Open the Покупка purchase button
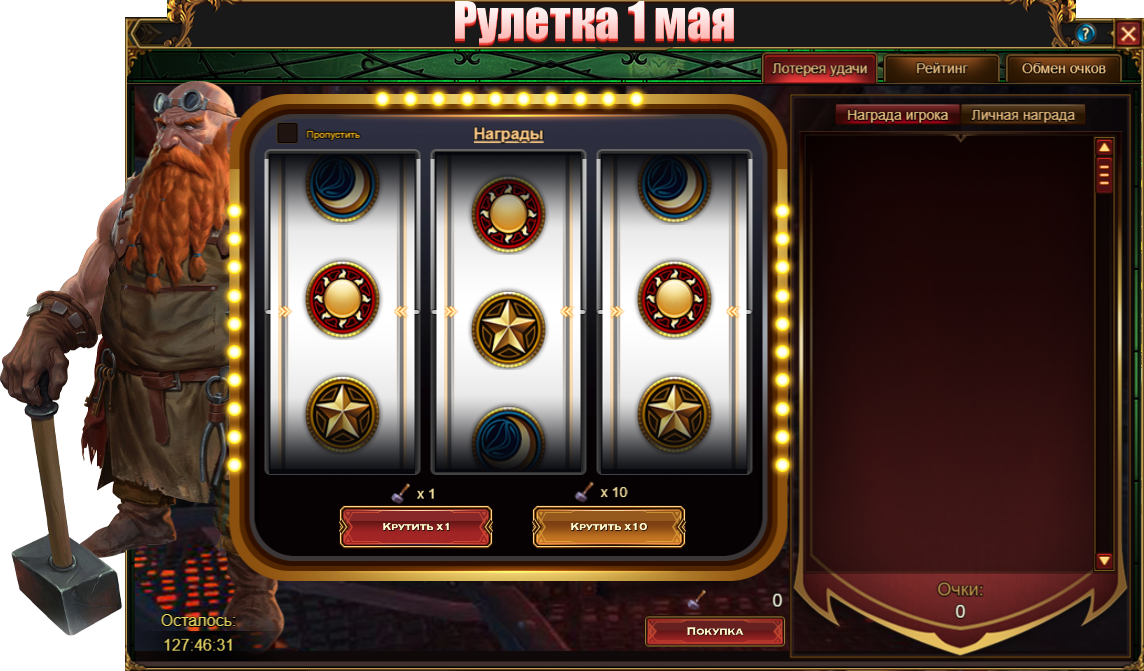The width and height of the screenshot is (1144, 671). (x=715, y=631)
